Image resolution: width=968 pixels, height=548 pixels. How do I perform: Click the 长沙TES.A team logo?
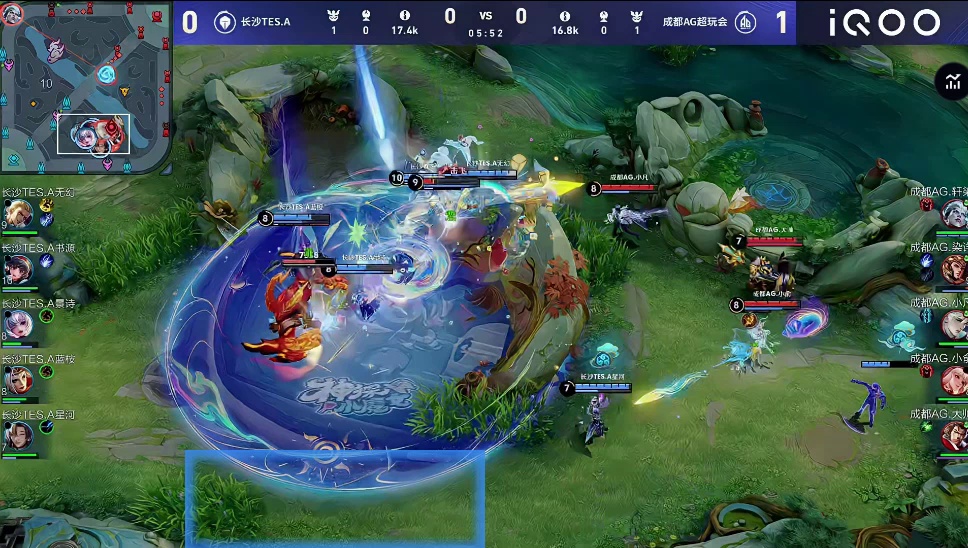[x=225, y=22]
